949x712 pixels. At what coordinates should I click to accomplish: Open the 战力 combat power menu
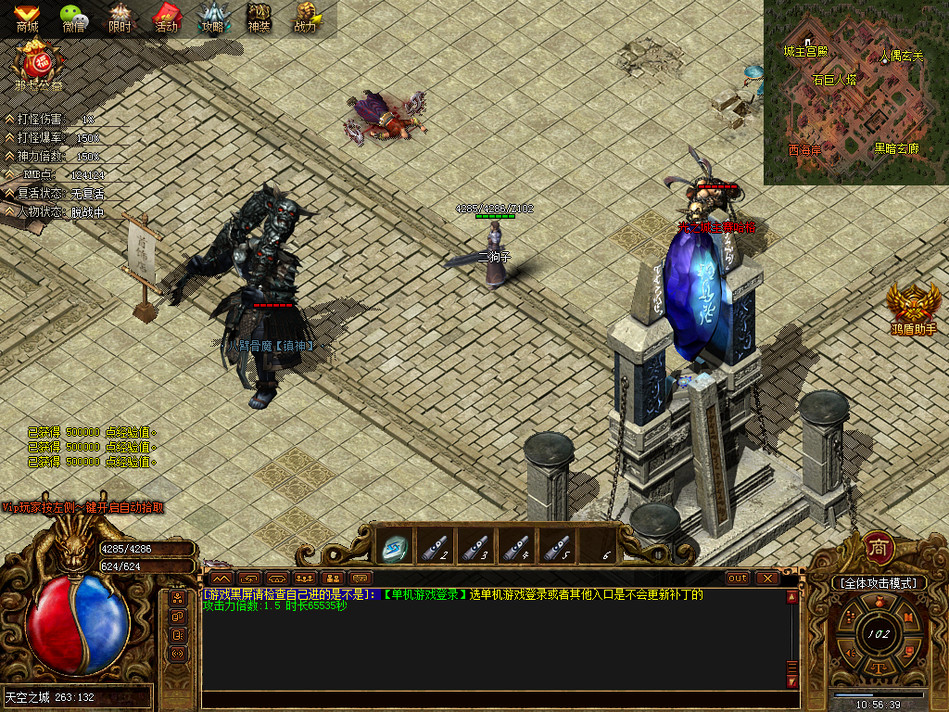[x=305, y=17]
